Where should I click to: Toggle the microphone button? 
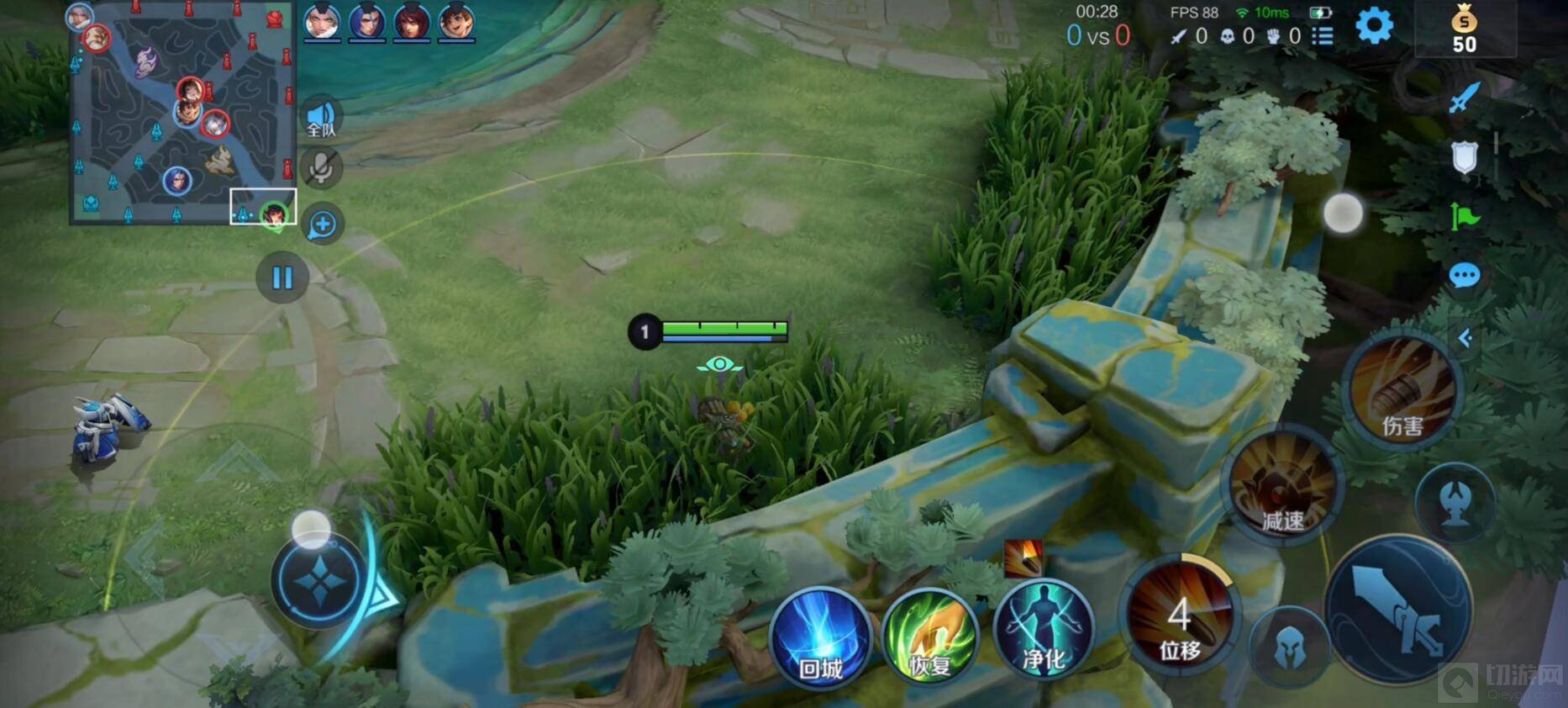tap(321, 168)
